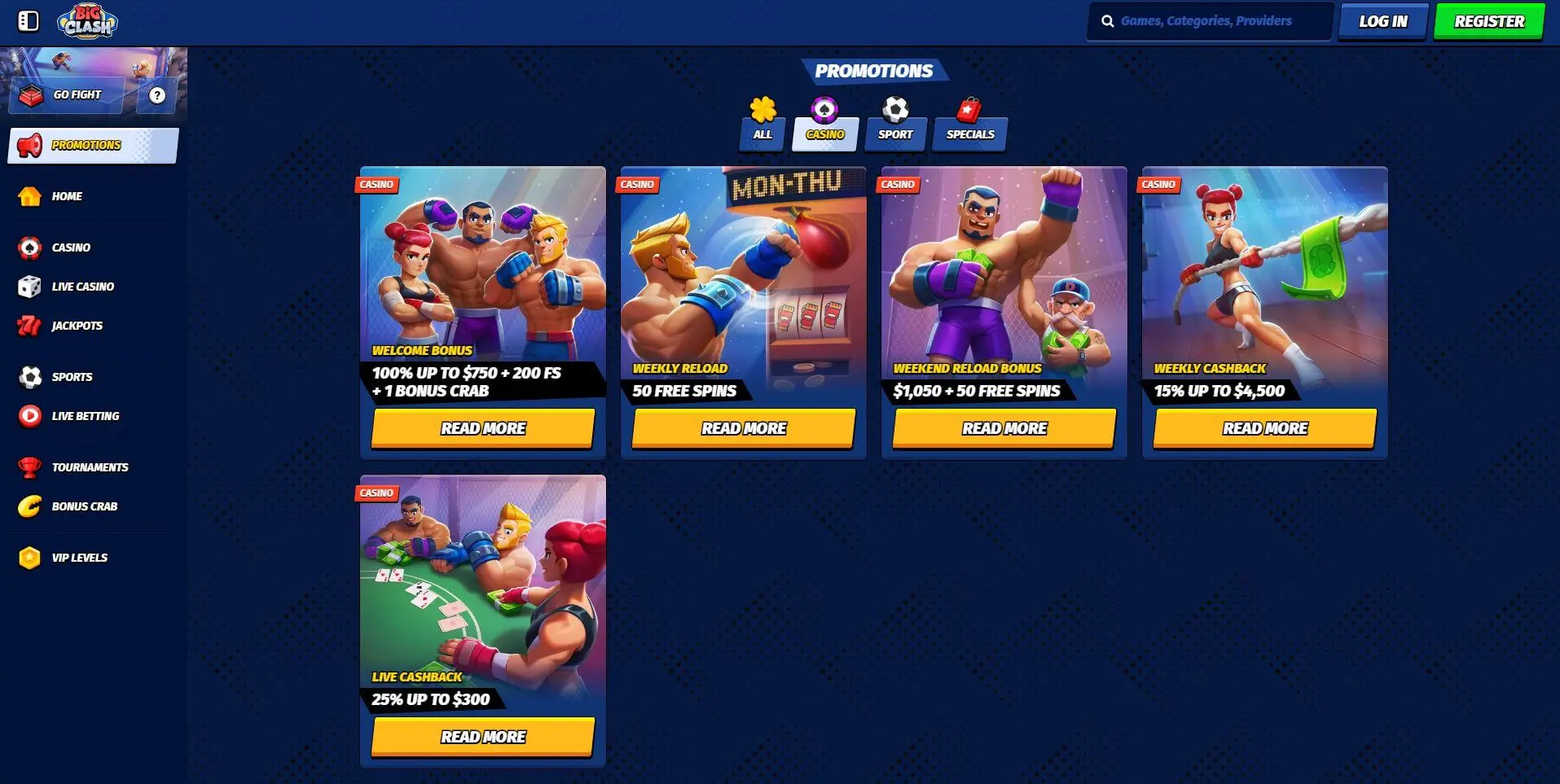Open the Go Fight banner
Viewport: 1560px width, 784px height.
pos(67,95)
